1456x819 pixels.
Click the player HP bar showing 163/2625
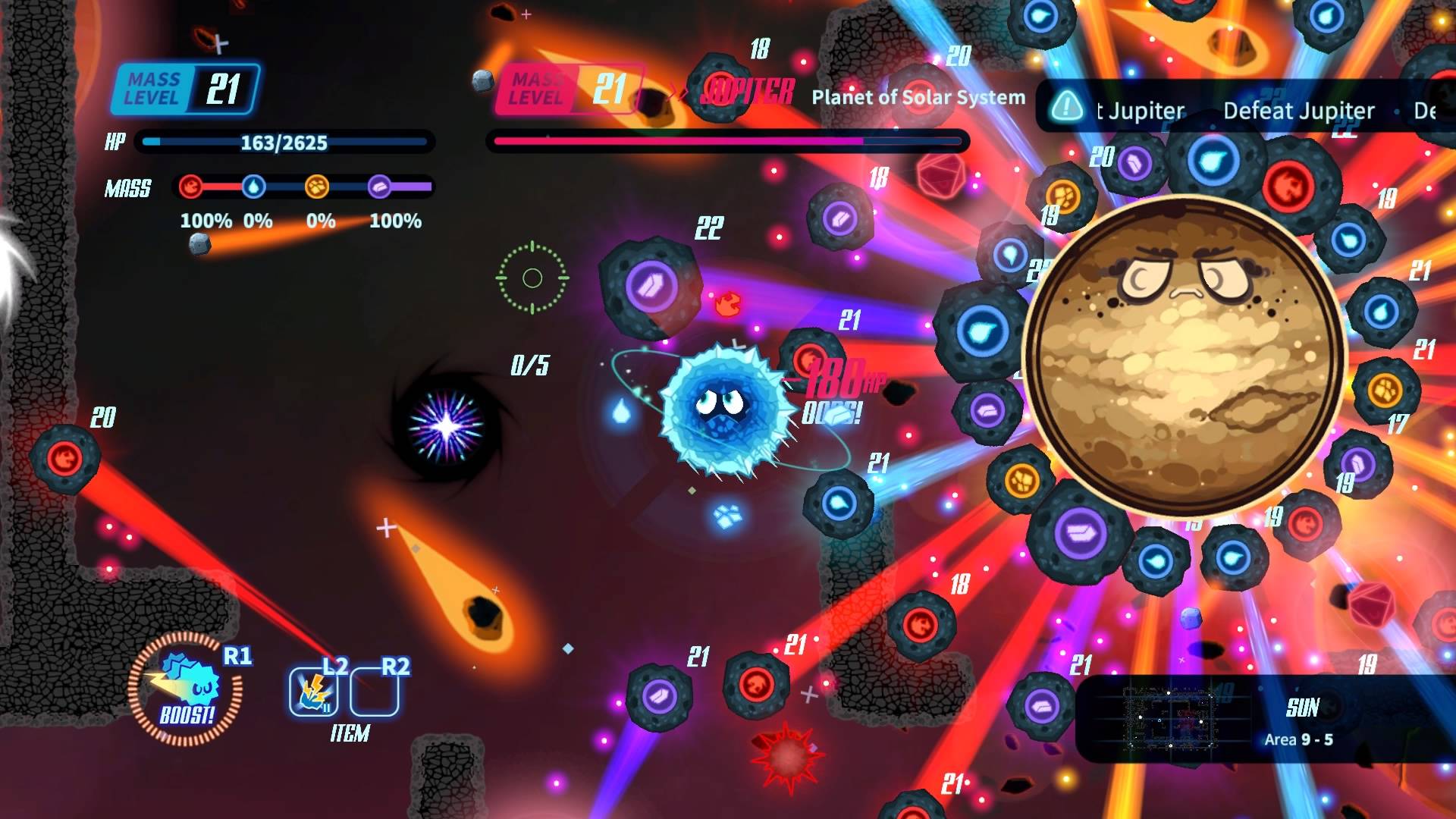pyautogui.click(x=283, y=142)
